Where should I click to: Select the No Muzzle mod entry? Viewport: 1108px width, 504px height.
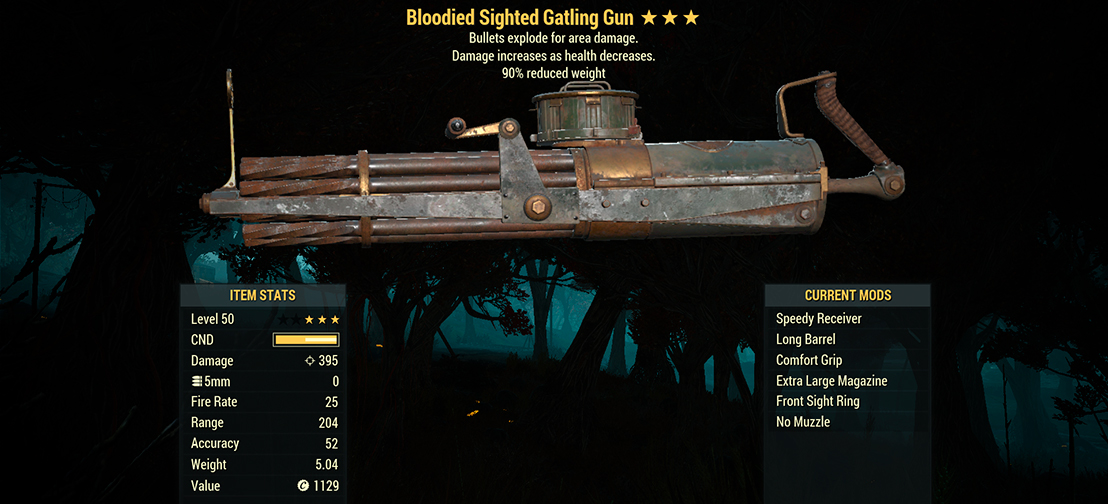point(802,422)
